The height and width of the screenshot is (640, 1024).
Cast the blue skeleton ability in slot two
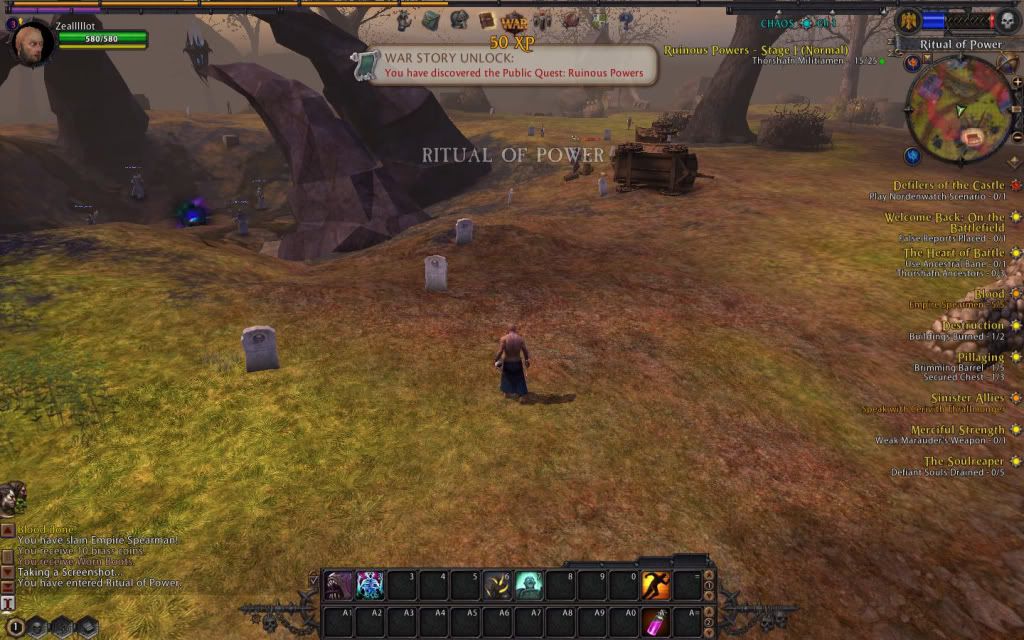[x=370, y=585]
